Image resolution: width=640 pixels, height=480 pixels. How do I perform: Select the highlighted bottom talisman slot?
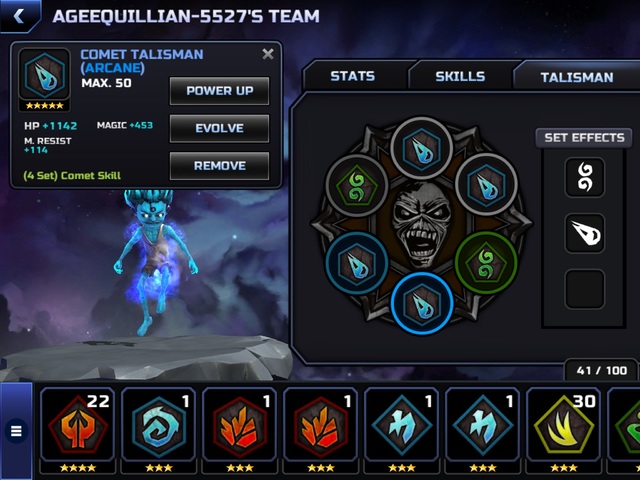pyautogui.click(x=422, y=303)
